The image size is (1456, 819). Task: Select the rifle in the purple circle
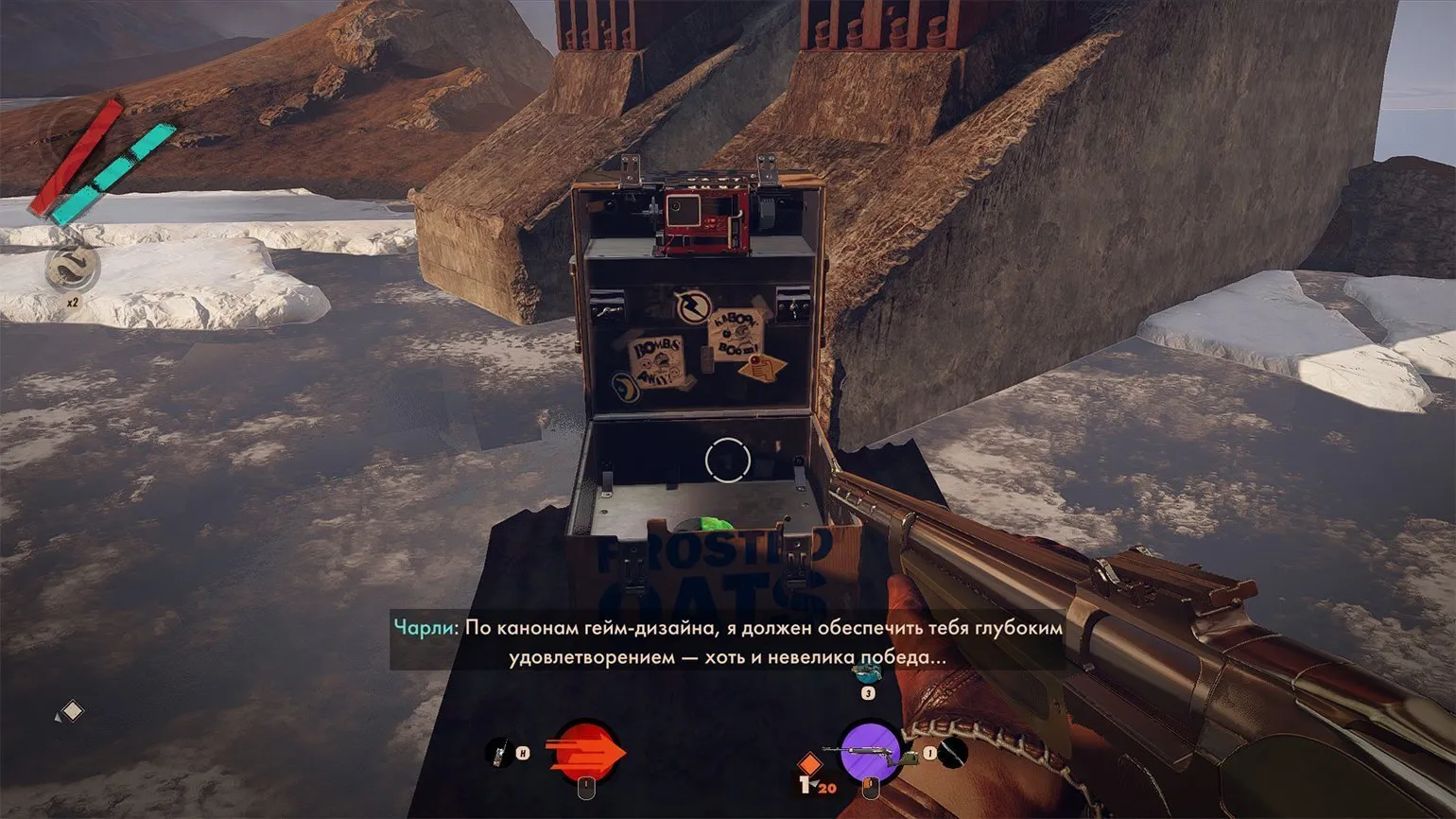870,752
